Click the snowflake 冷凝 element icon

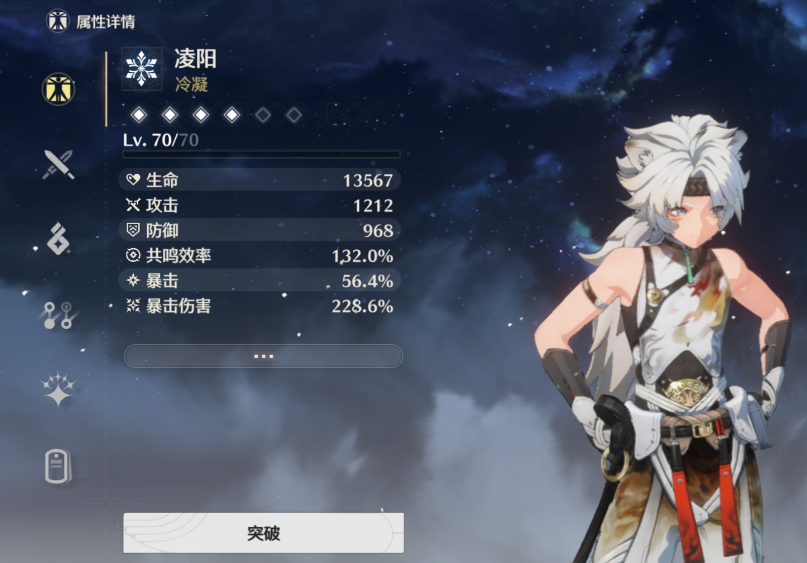coord(142,69)
